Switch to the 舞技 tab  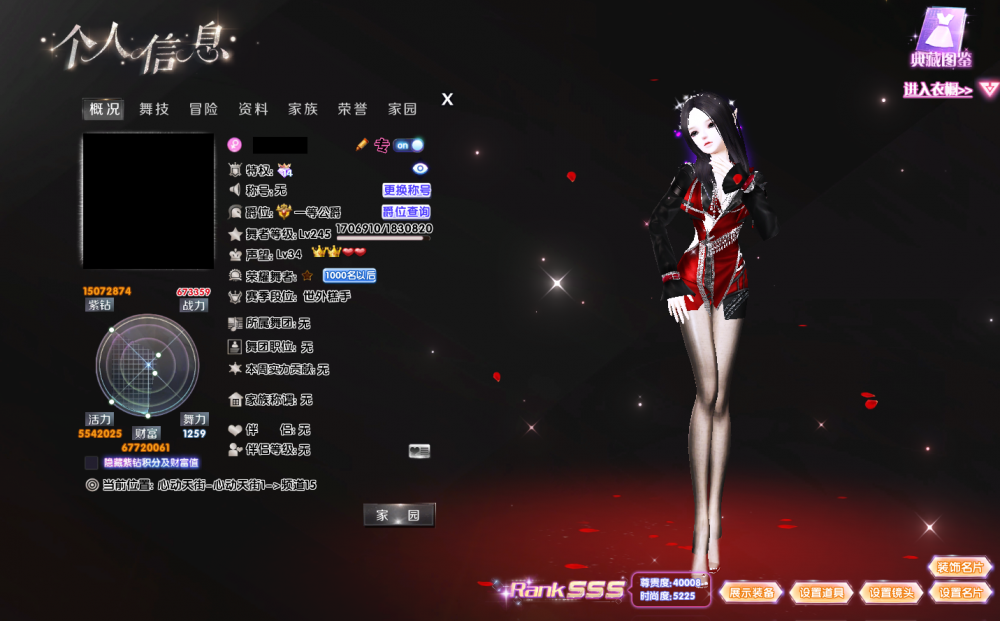[x=154, y=109]
